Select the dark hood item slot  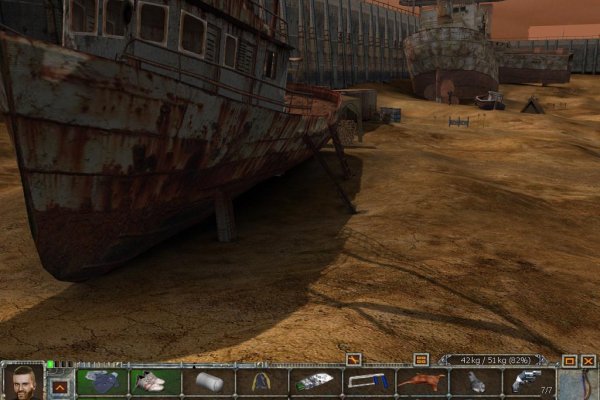[262, 381]
